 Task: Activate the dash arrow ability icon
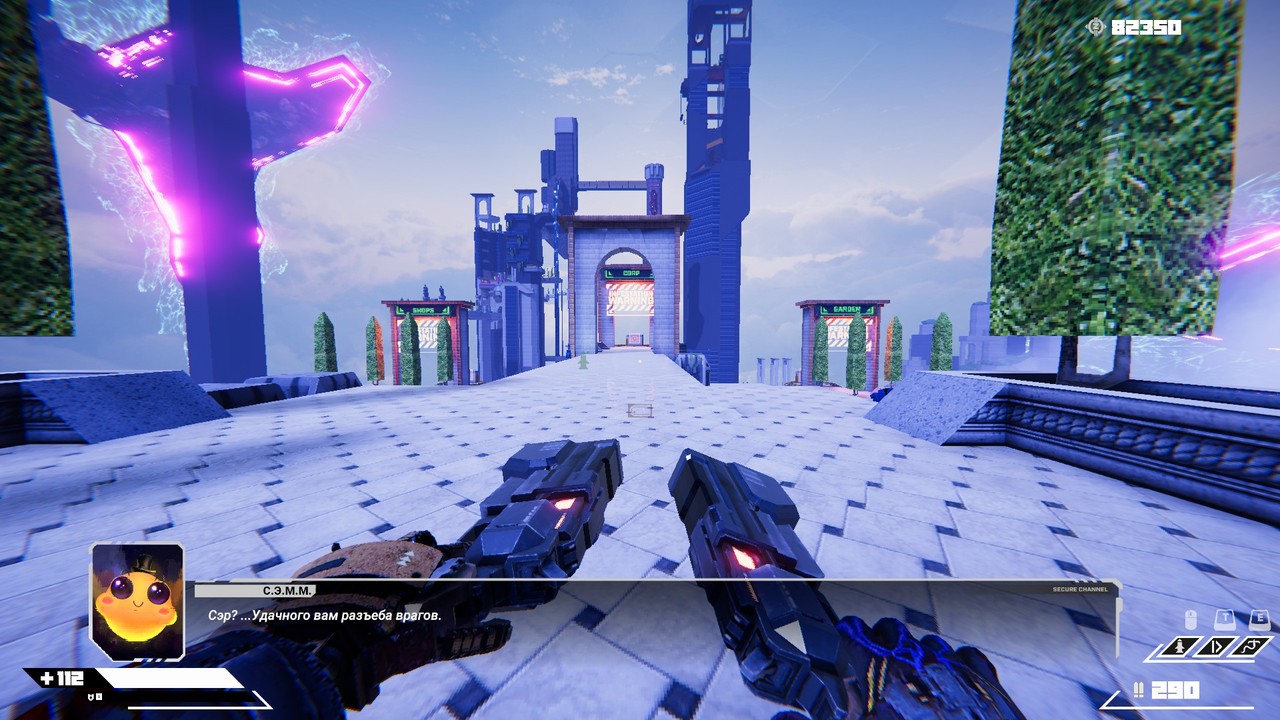[x=1217, y=647]
